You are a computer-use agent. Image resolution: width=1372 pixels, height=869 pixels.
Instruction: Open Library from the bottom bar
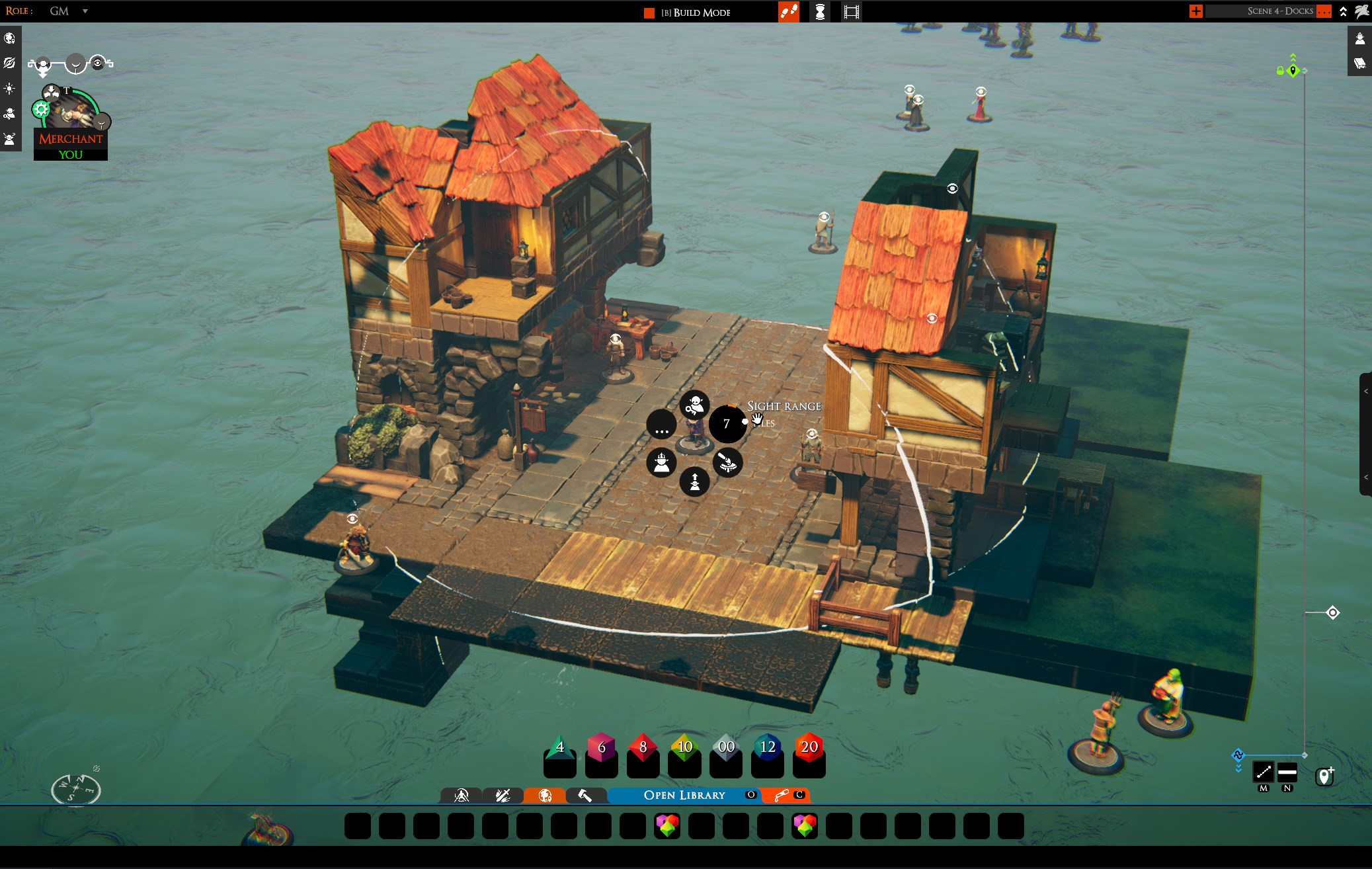click(684, 795)
